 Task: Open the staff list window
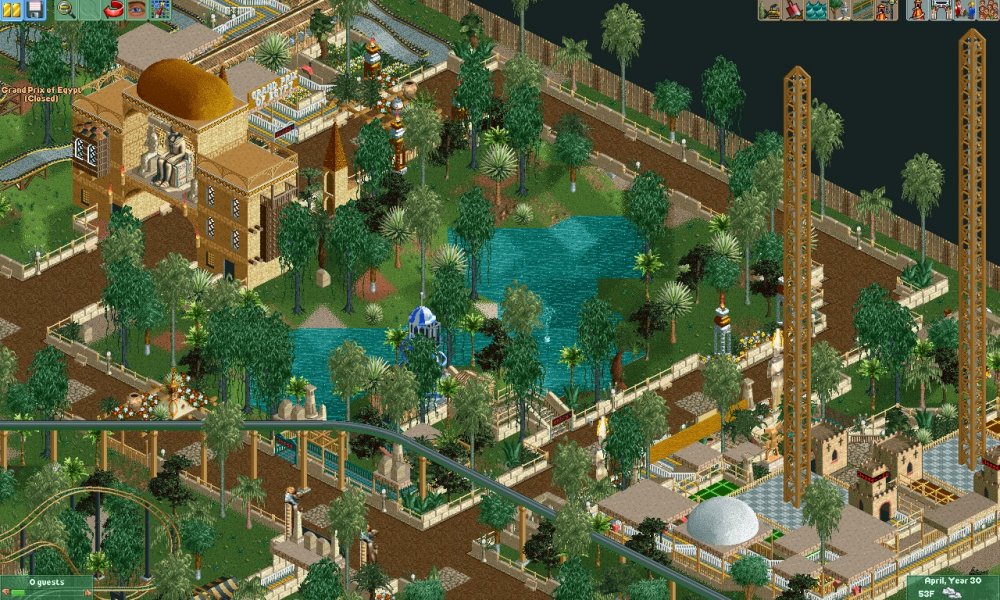coord(964,10)
